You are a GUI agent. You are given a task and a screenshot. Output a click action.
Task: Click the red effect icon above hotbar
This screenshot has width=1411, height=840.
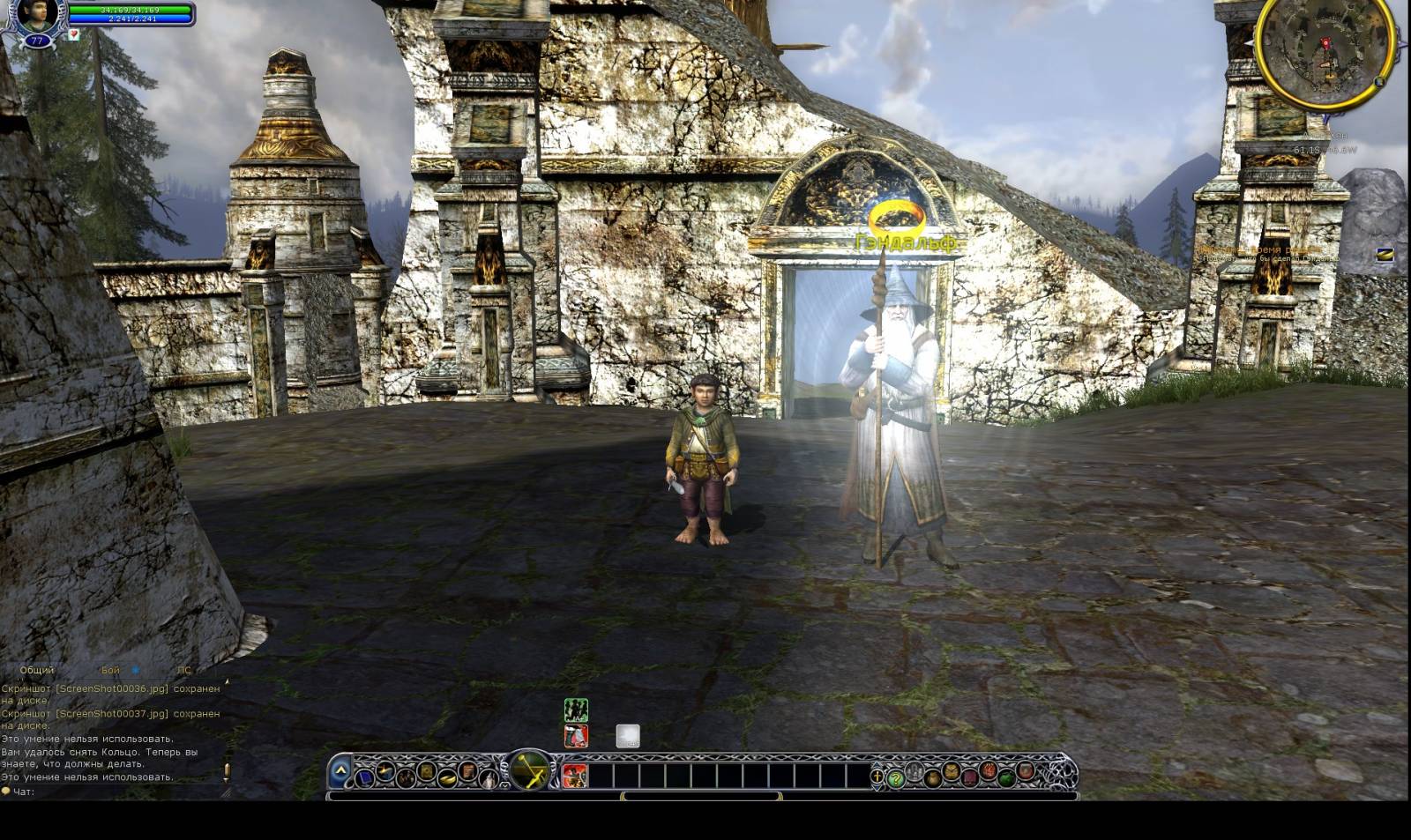tap(576, 736)
